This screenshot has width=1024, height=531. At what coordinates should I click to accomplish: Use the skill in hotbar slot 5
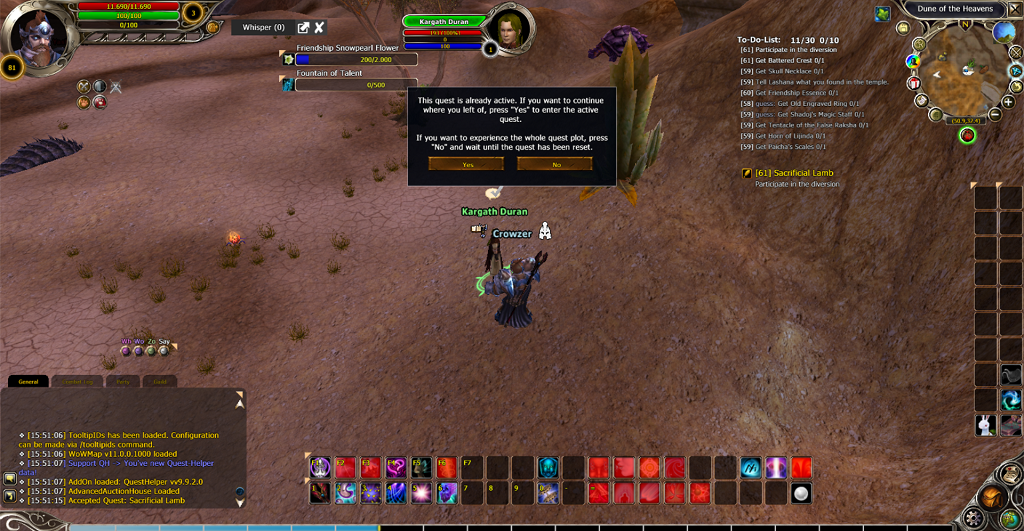(420, 492)
